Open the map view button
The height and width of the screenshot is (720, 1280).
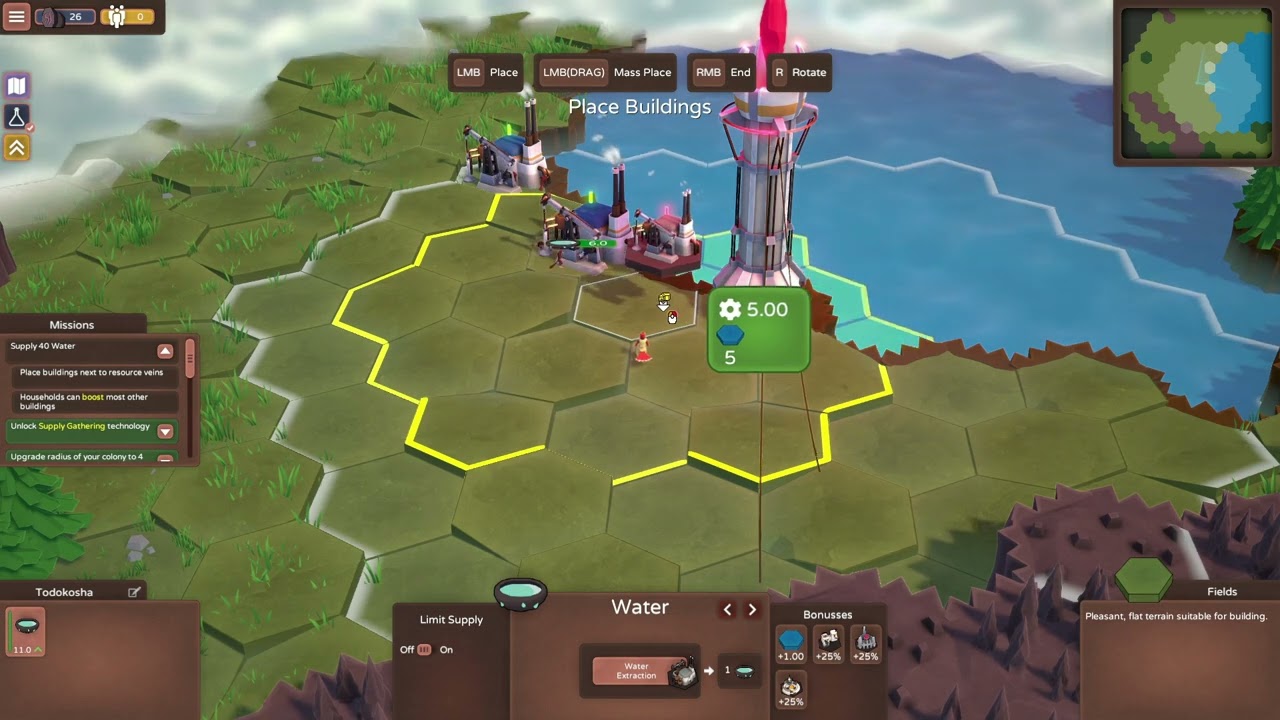coord(16,86)
